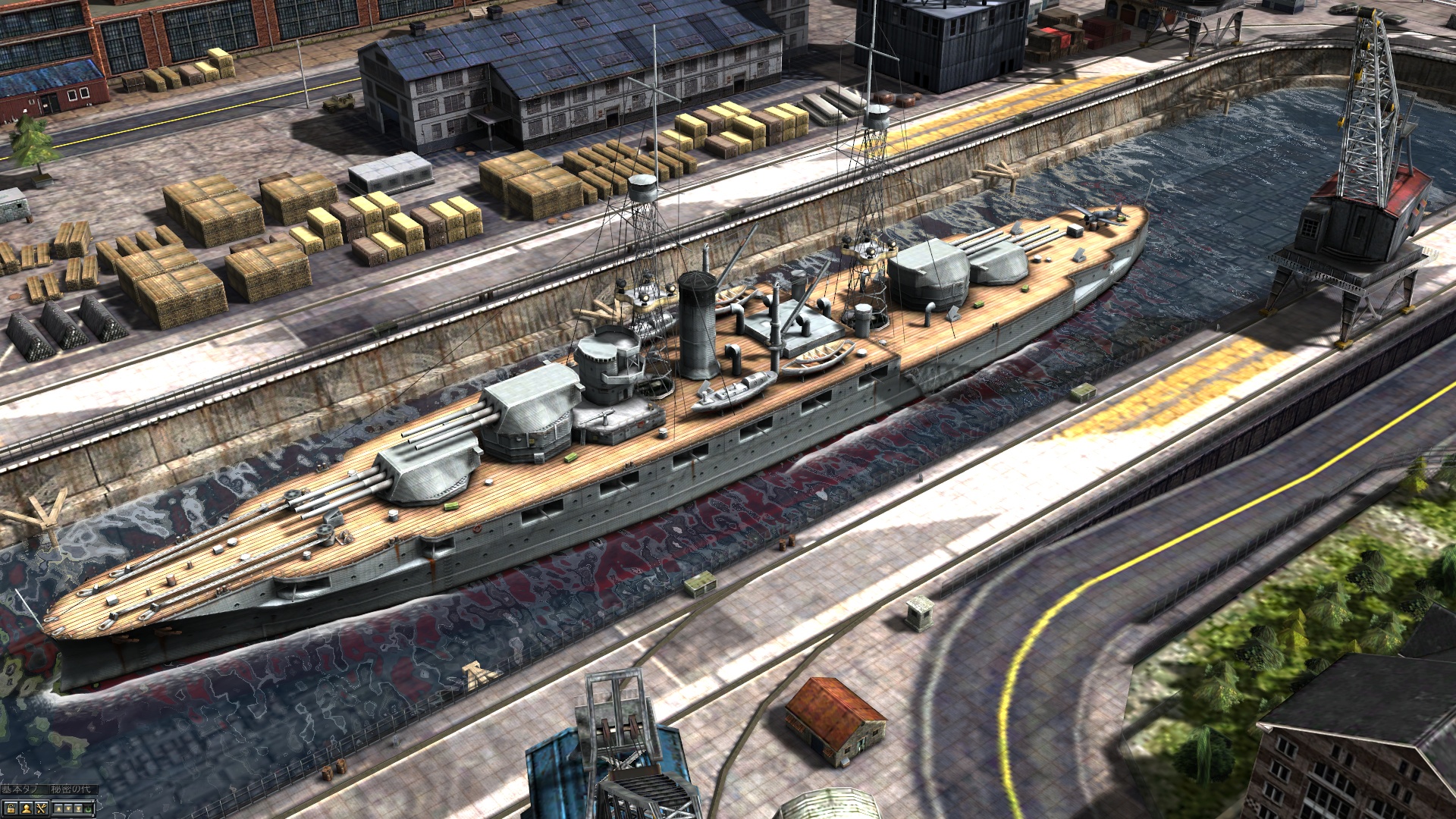The width and height of the screenshot is (1456, 819).
Task: Select the gold person silhouette icon
Action: click(27, 808)
